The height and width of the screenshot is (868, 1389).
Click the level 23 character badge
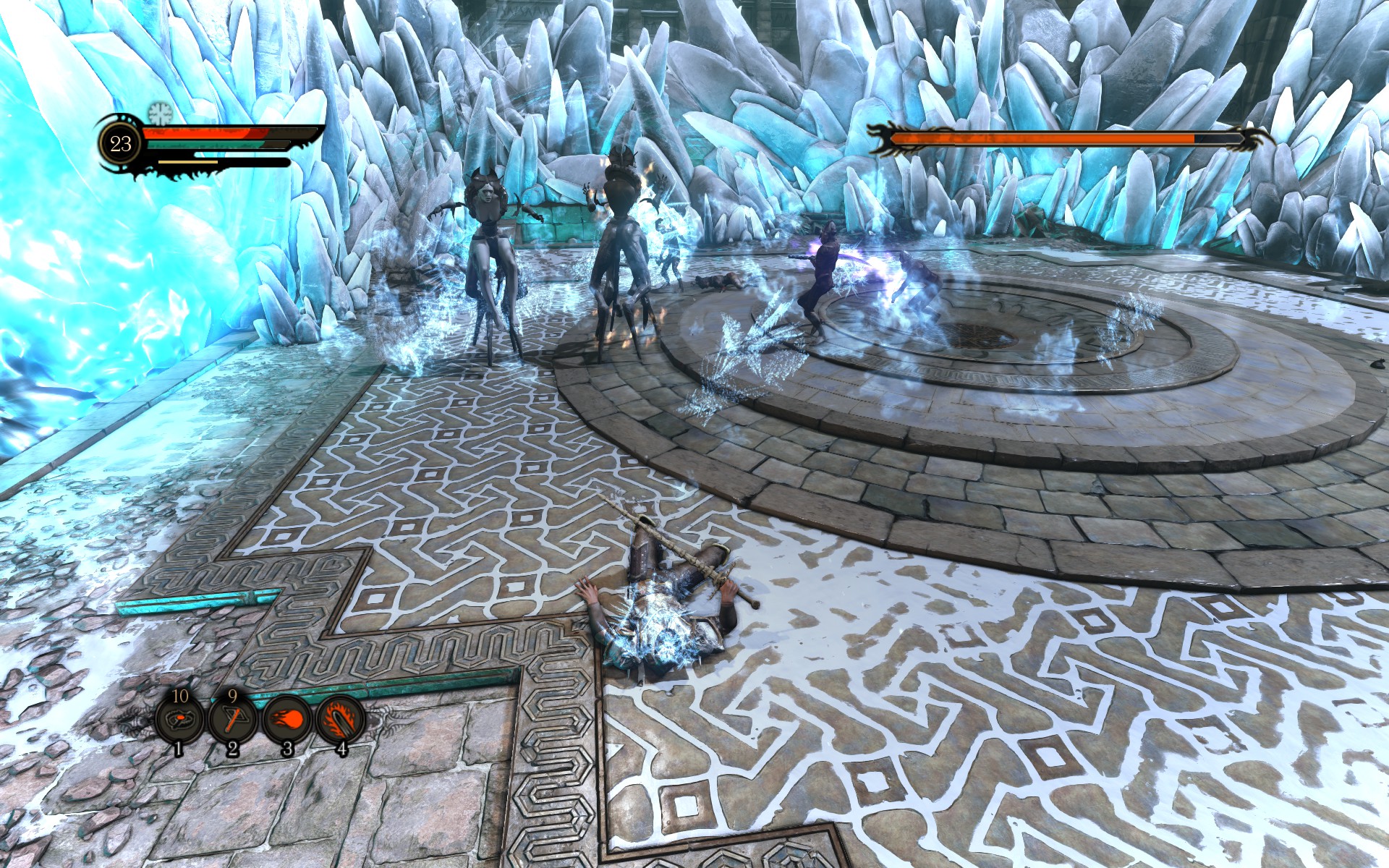pyautogui.click(x=121, y=143)
